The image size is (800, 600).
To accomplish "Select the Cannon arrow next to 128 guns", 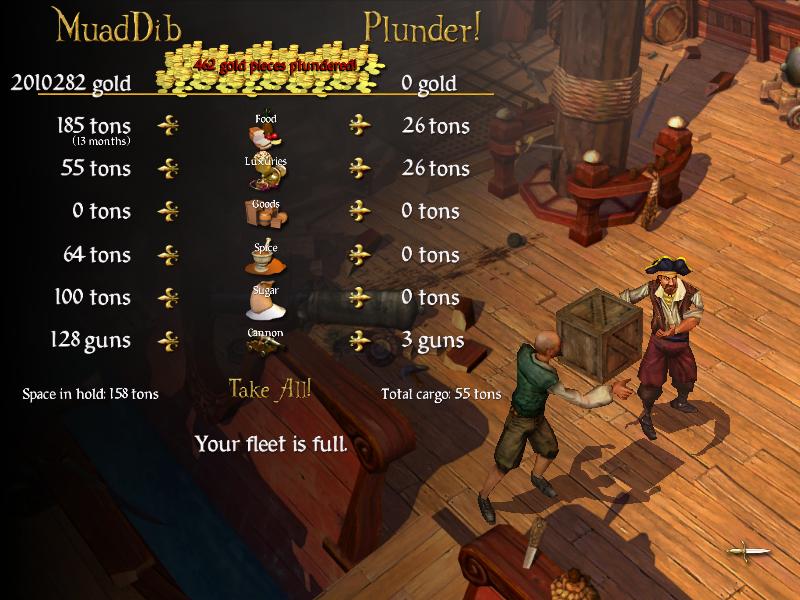I will [170, 340].
